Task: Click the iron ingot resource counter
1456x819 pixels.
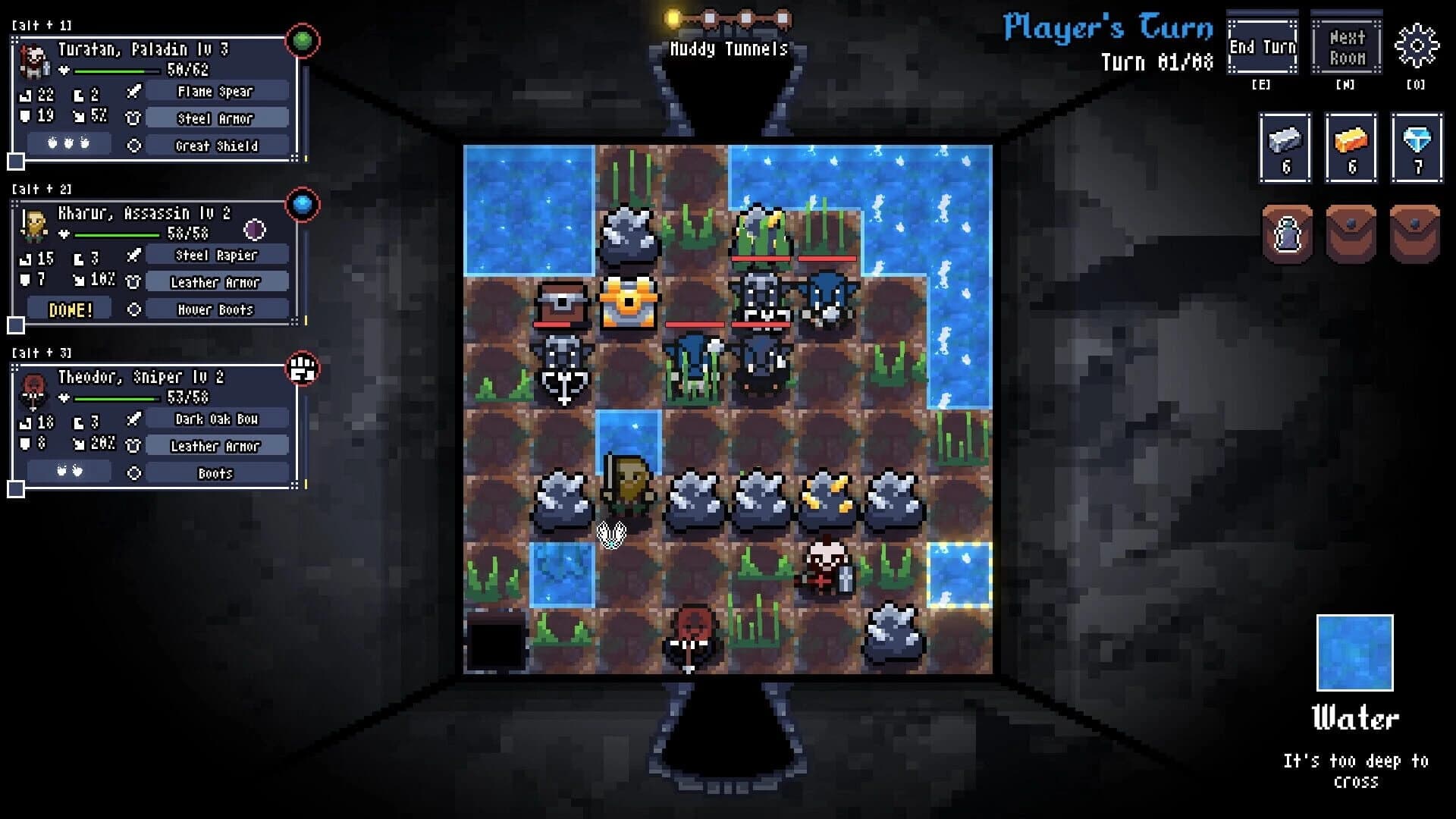Action: click(x=1285, y=149)
